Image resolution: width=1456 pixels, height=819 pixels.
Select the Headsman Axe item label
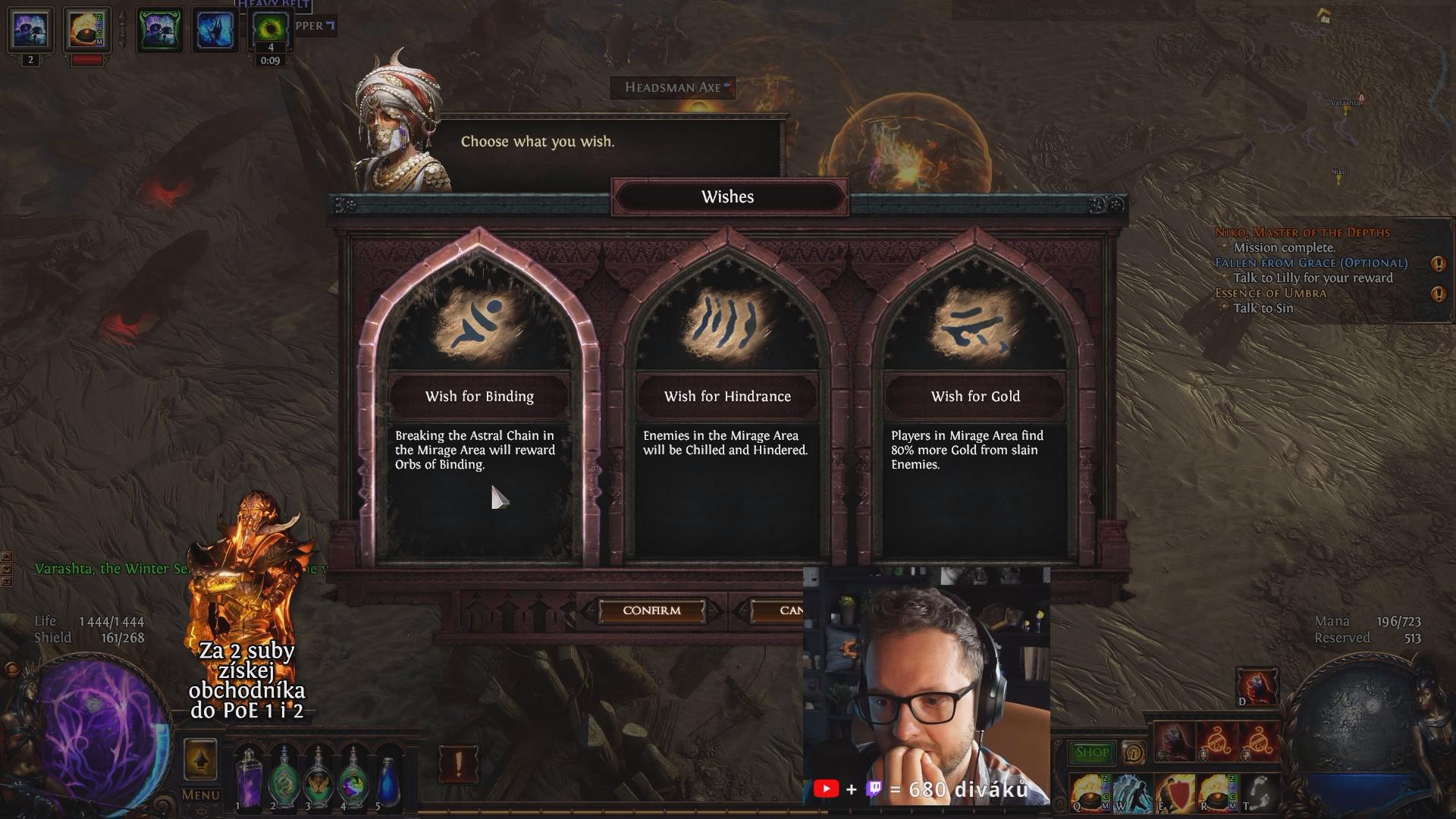click(673, 88)
